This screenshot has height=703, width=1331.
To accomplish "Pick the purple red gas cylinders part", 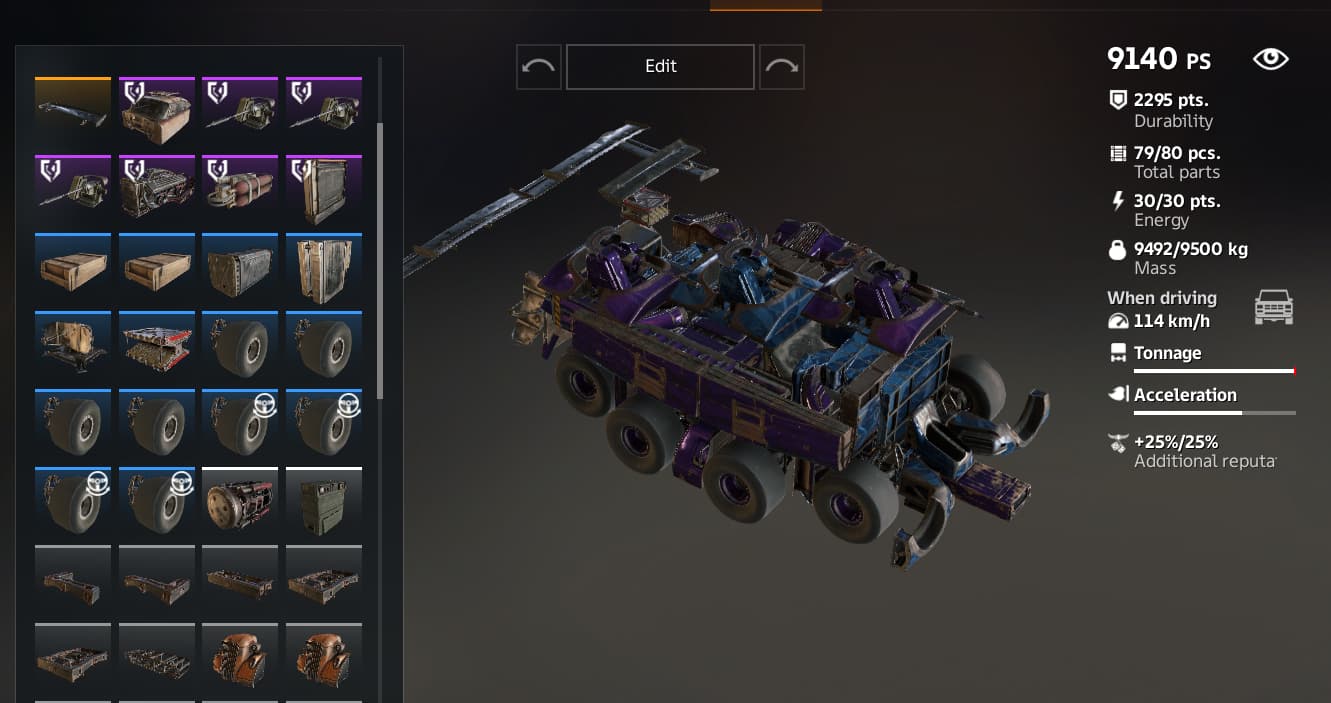I will 240,188.
